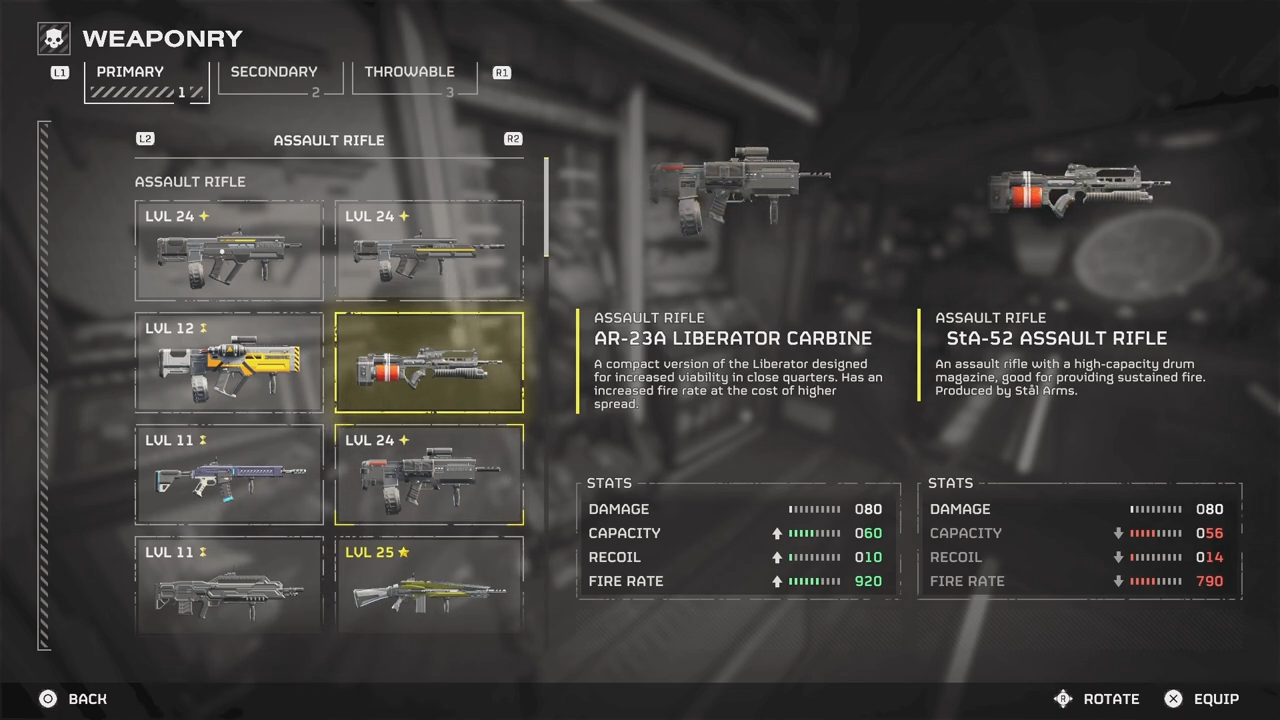
Task: Select the yellow and black LVL 12 rifle
Action: pos(229,363)
